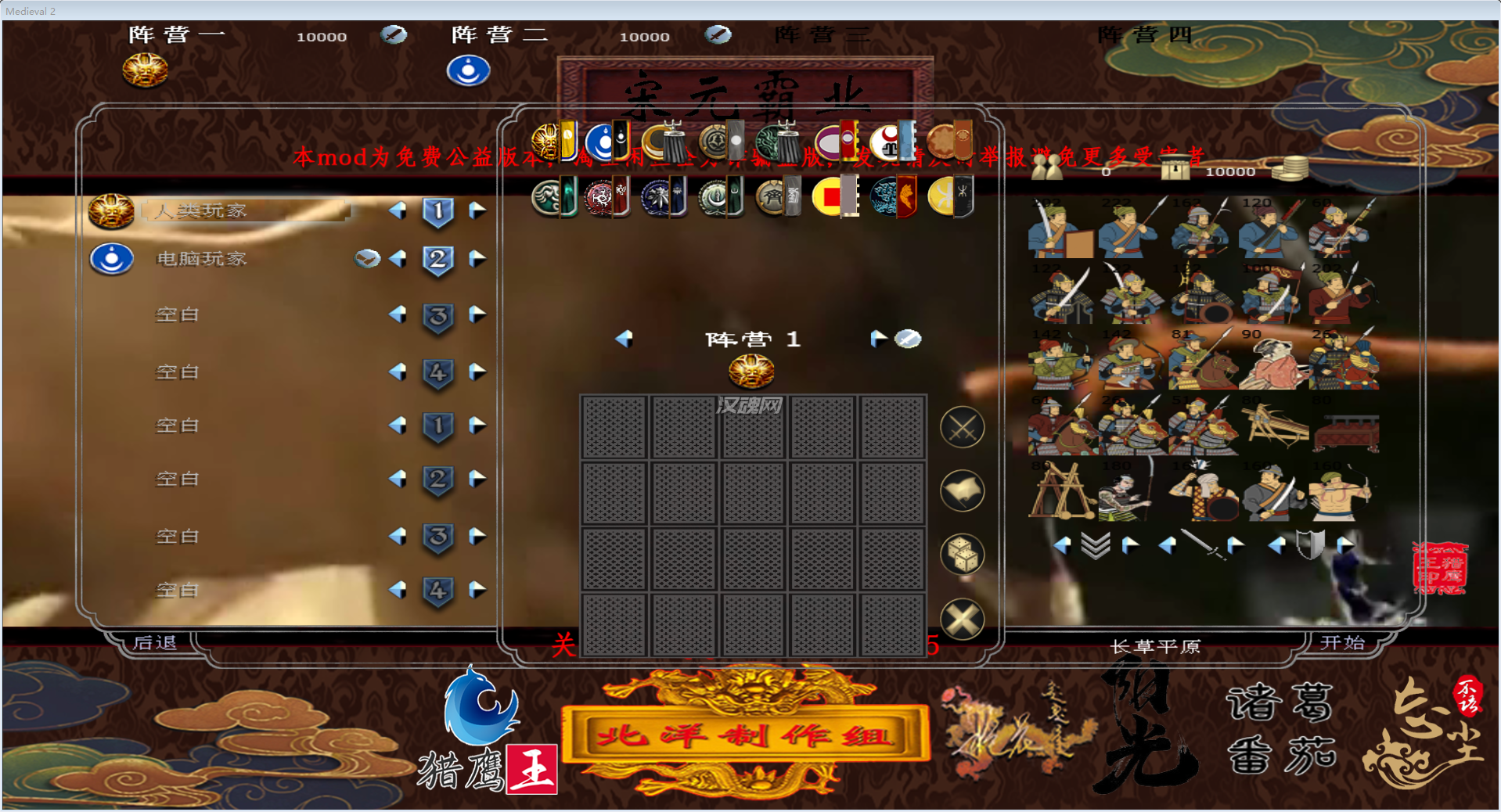The height and width of the screenshot is (812, 1501).
Task: Select the 人类玩家 player row
Action: tap(244, 210)
